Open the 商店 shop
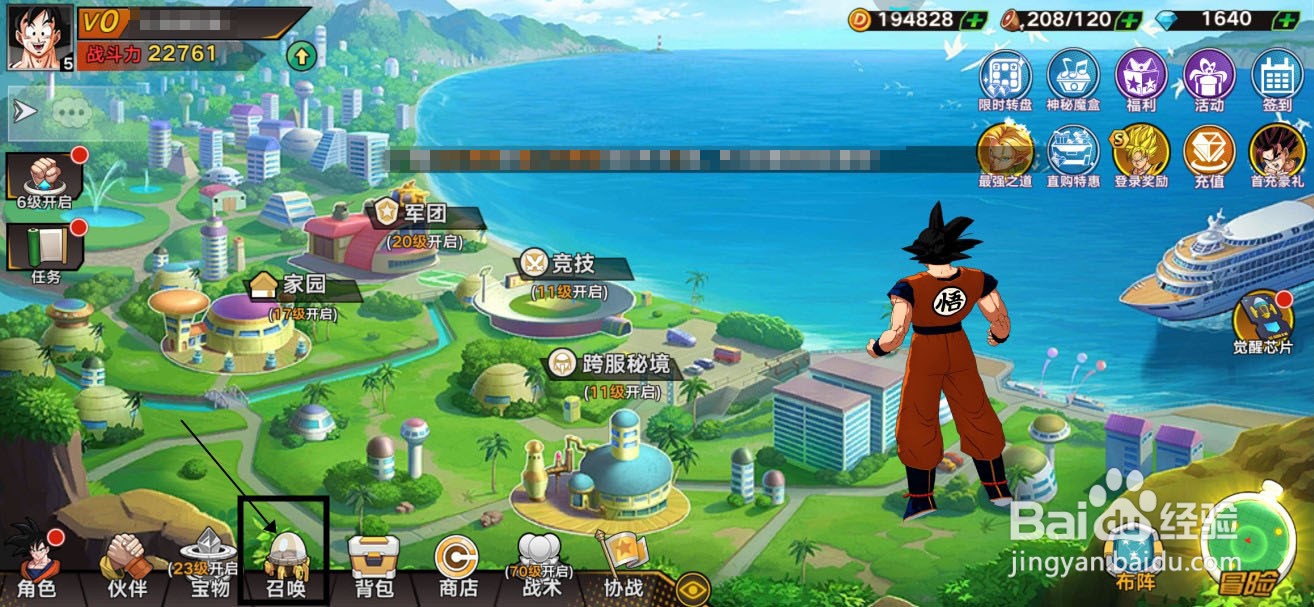The height and width of the screenshot is (607, 1314). tap(458, 565)
